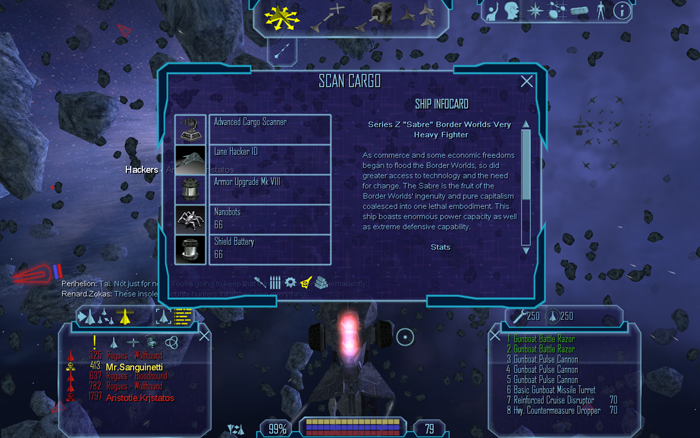Show the gear-shaped equipment filter

tap(290, 283)
